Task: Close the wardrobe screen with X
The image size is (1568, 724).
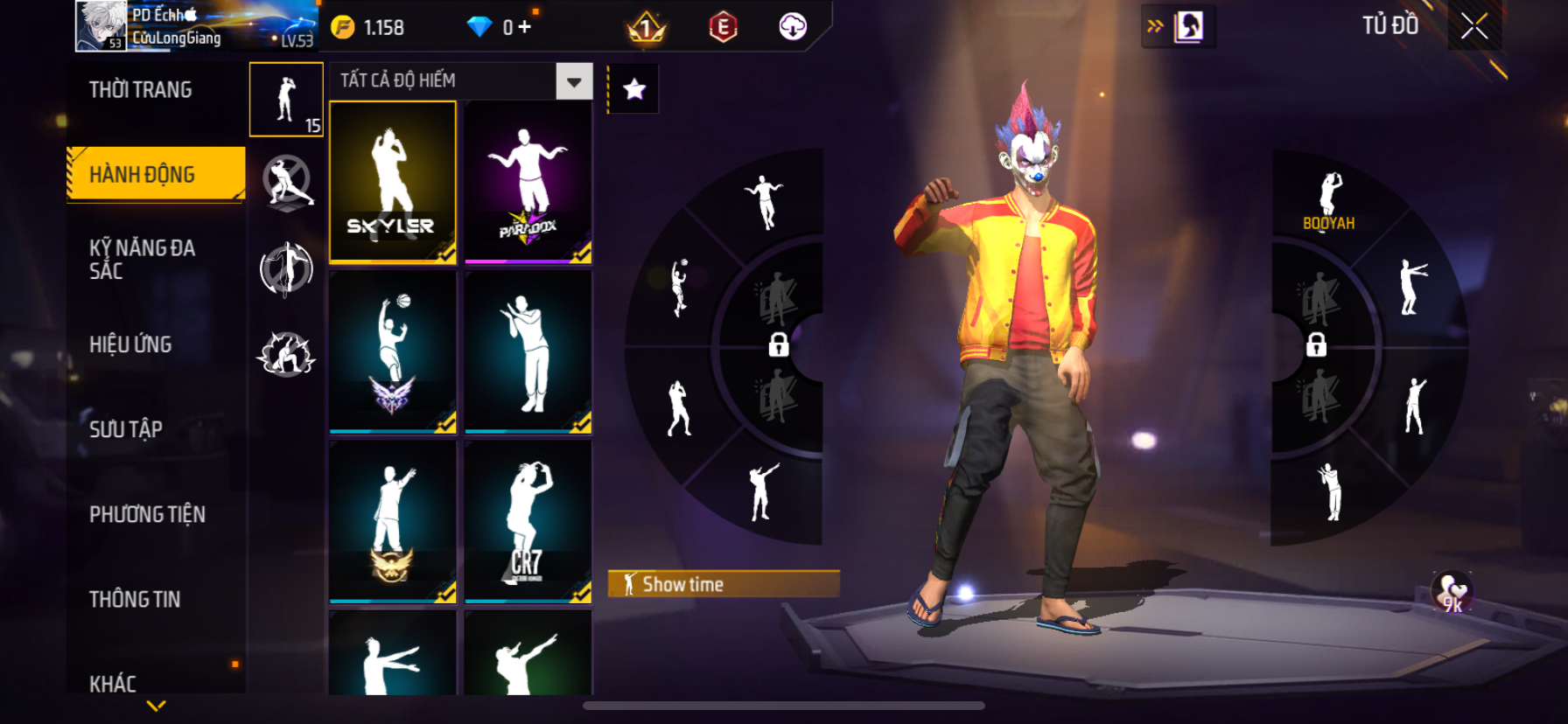Action: pos(1474,26)
